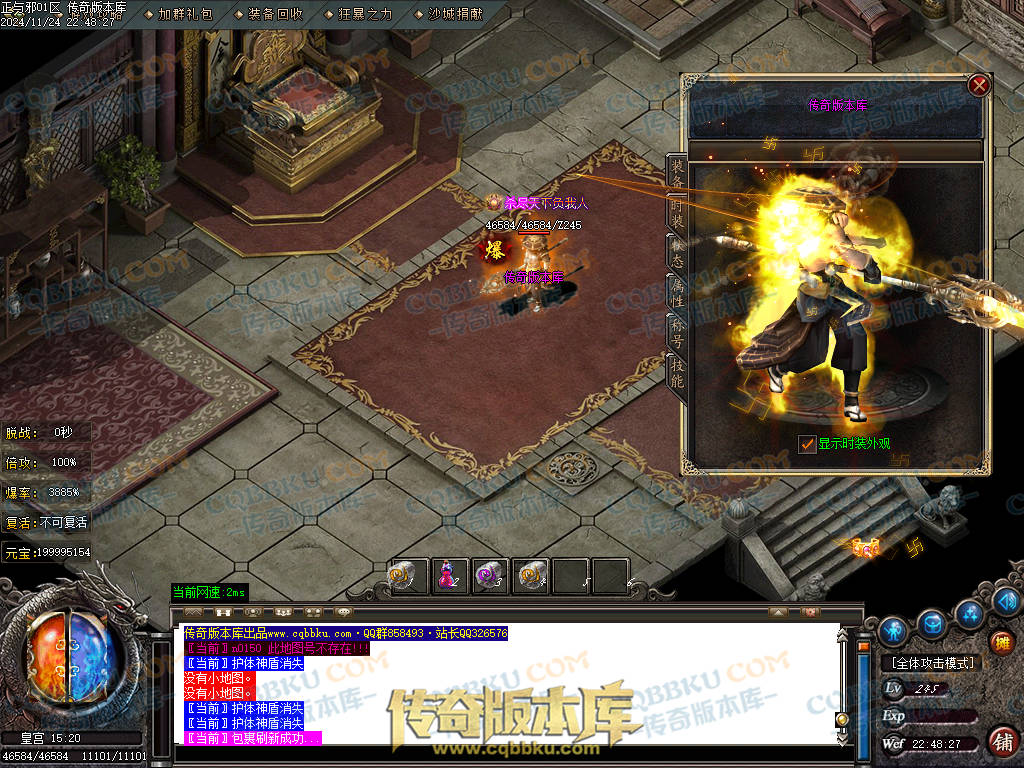This screenshot has height=768, width=1024.
Task: Toggle sound with the blue speaker icon
Action: click(1007, 600)
